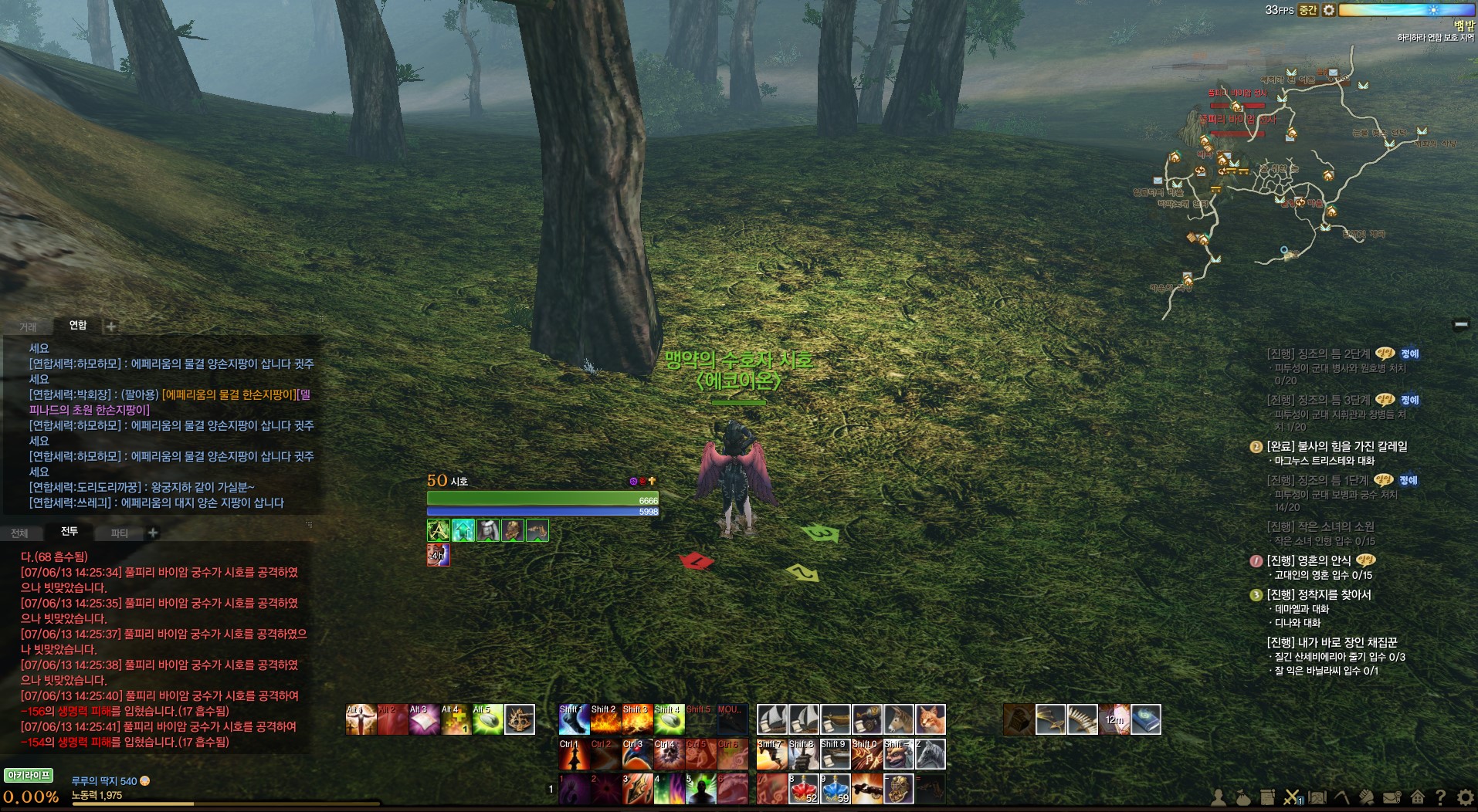Viewport: 1478px width, 812px height.
Task: Summon the donkey mount from the hotbar
Action: click(899, 719)
